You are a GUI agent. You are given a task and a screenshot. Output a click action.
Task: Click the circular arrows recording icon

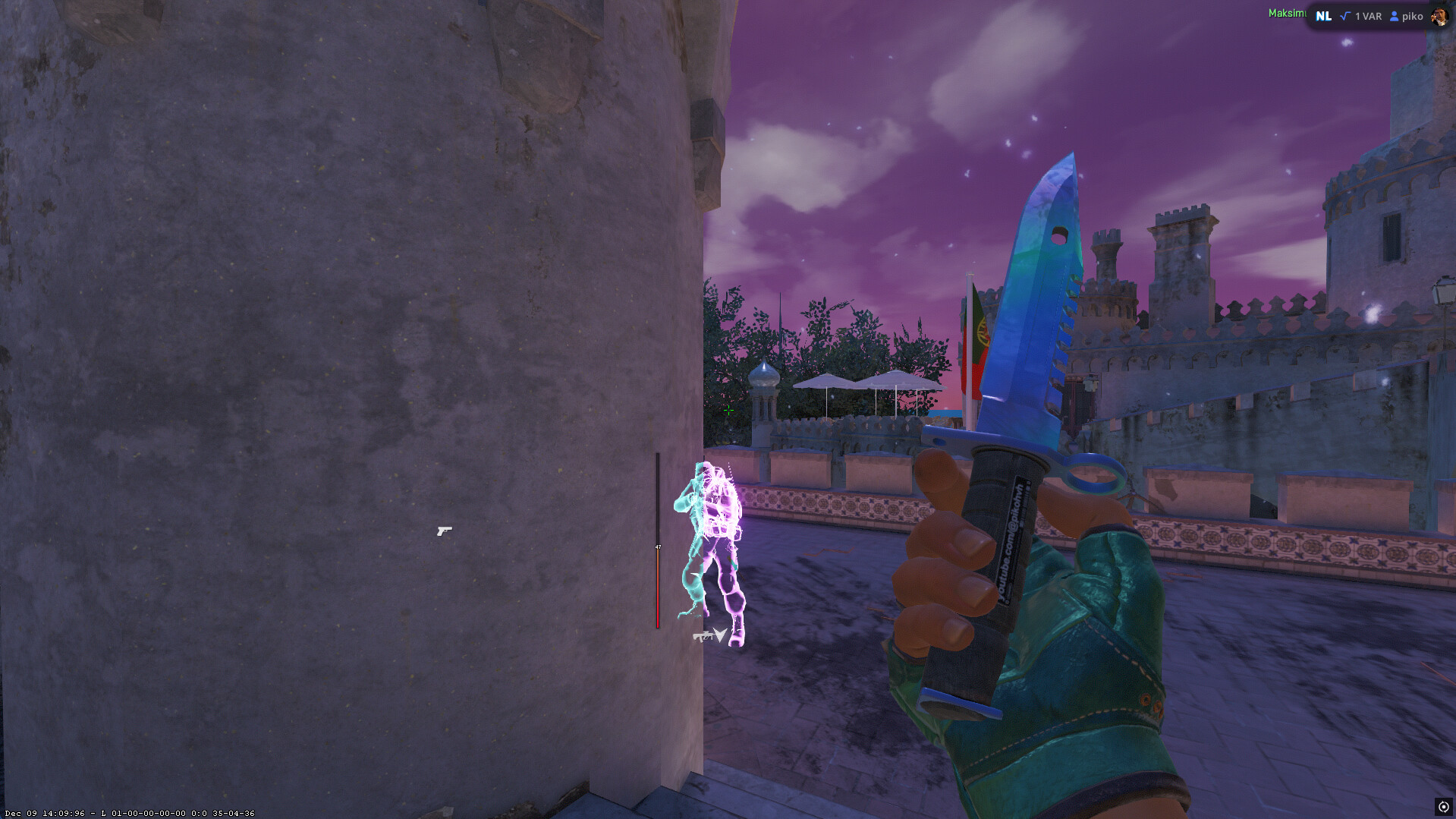1443,807
